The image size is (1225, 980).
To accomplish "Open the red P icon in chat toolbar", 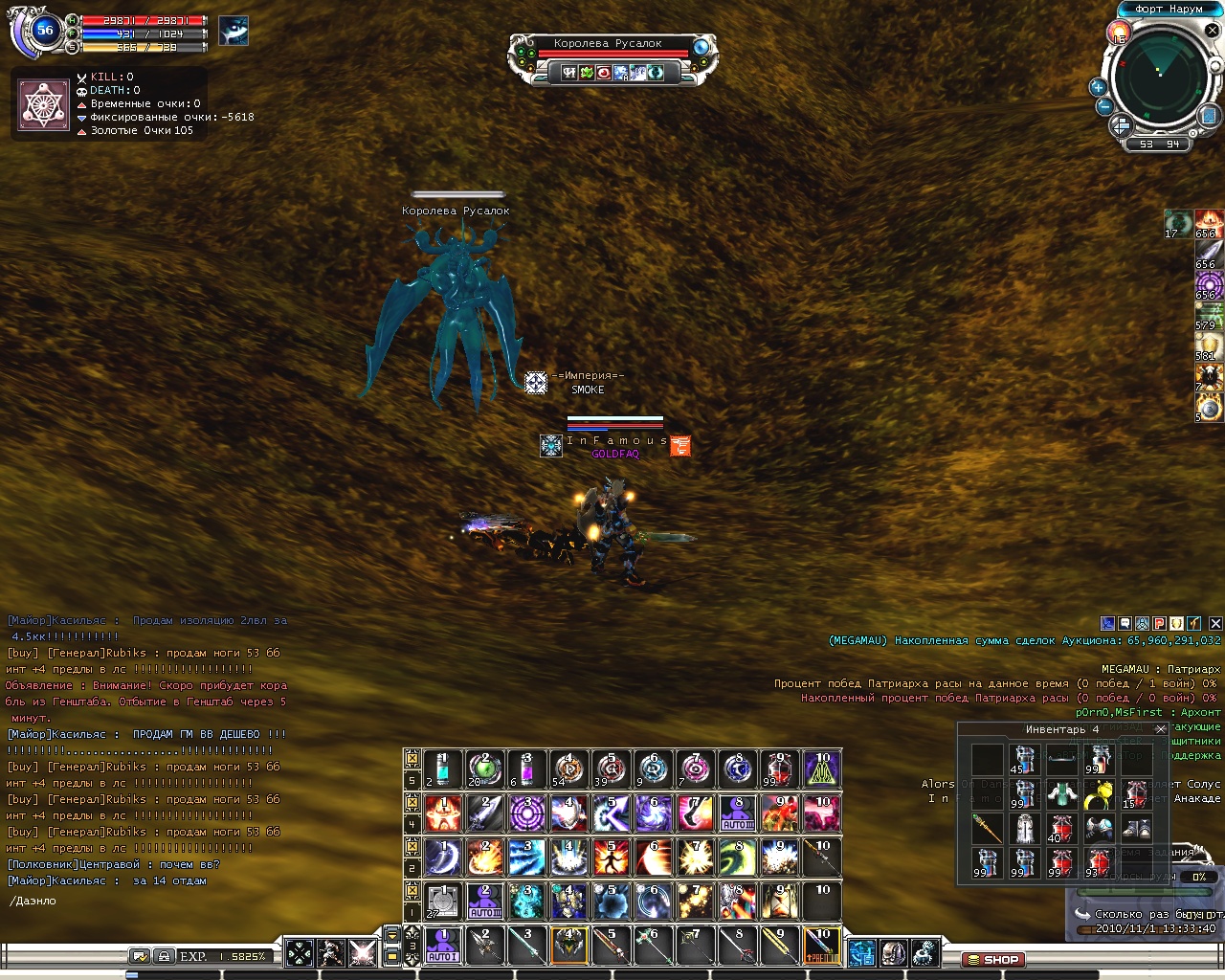I will 1160,623.
